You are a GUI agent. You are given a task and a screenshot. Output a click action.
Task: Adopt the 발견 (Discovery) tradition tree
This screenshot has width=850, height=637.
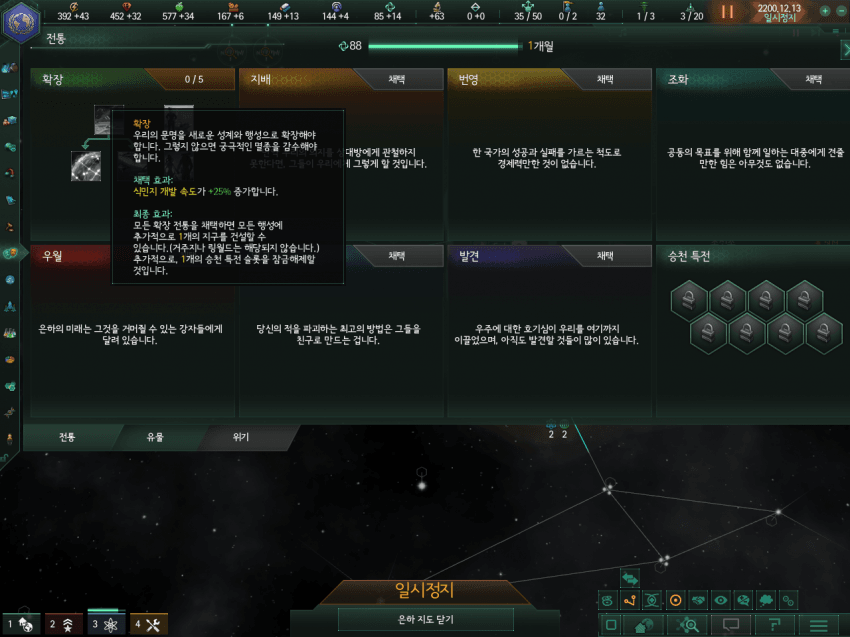tap(605, 256)
